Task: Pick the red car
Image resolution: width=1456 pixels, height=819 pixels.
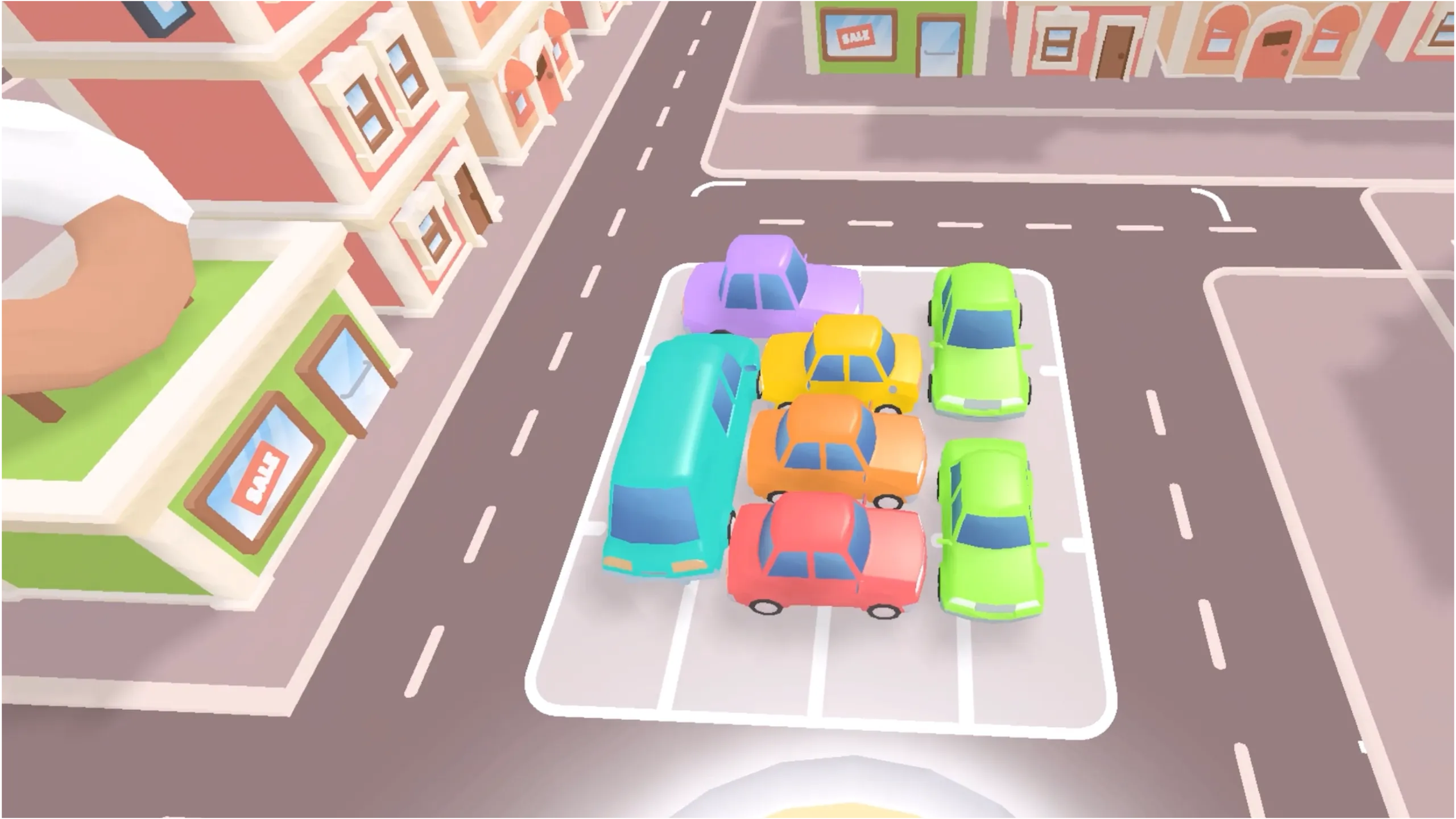Action: 825,552
